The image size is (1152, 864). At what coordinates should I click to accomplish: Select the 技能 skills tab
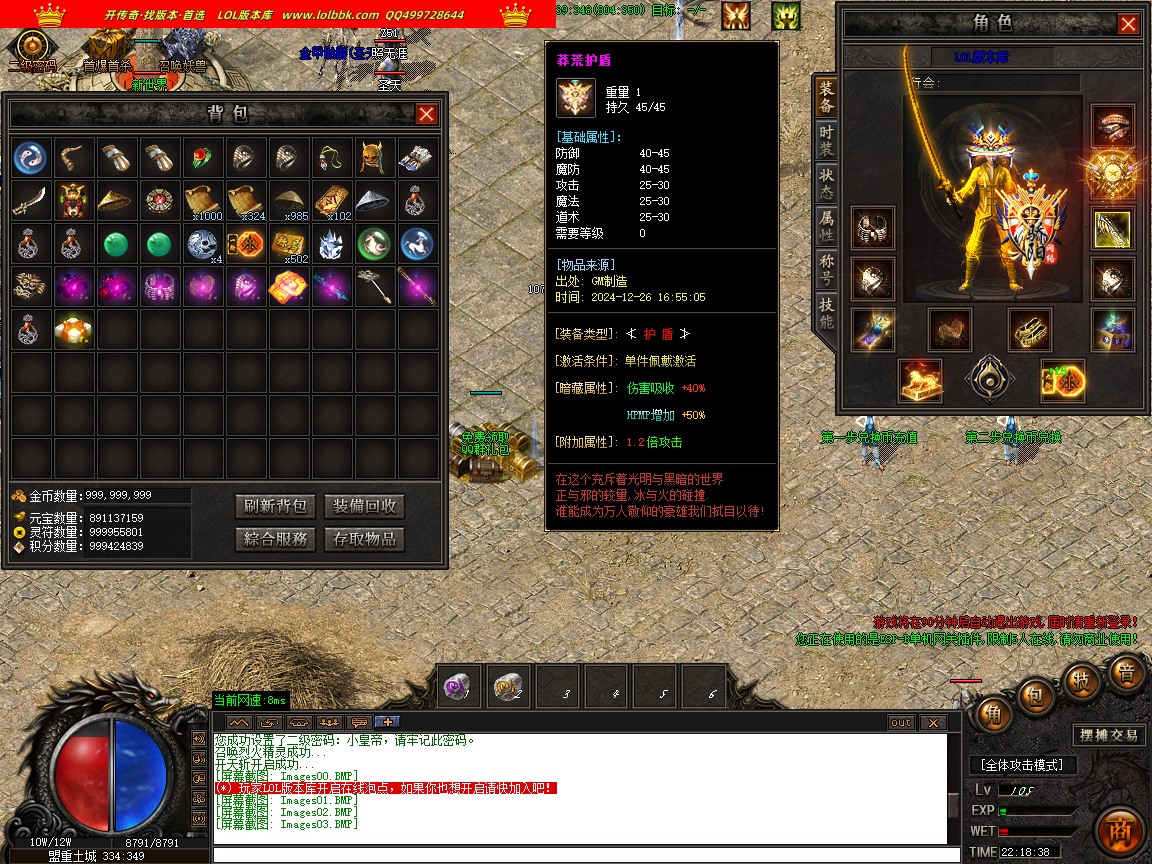pos(826,313)
